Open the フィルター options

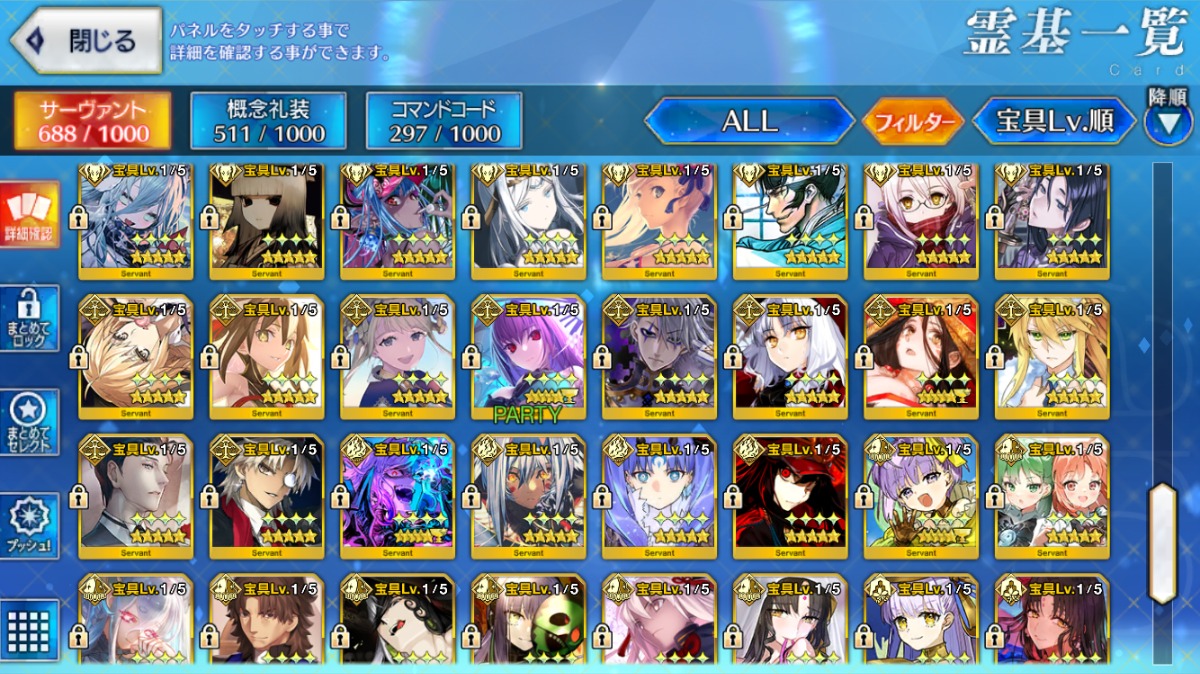tap(912, 123)
